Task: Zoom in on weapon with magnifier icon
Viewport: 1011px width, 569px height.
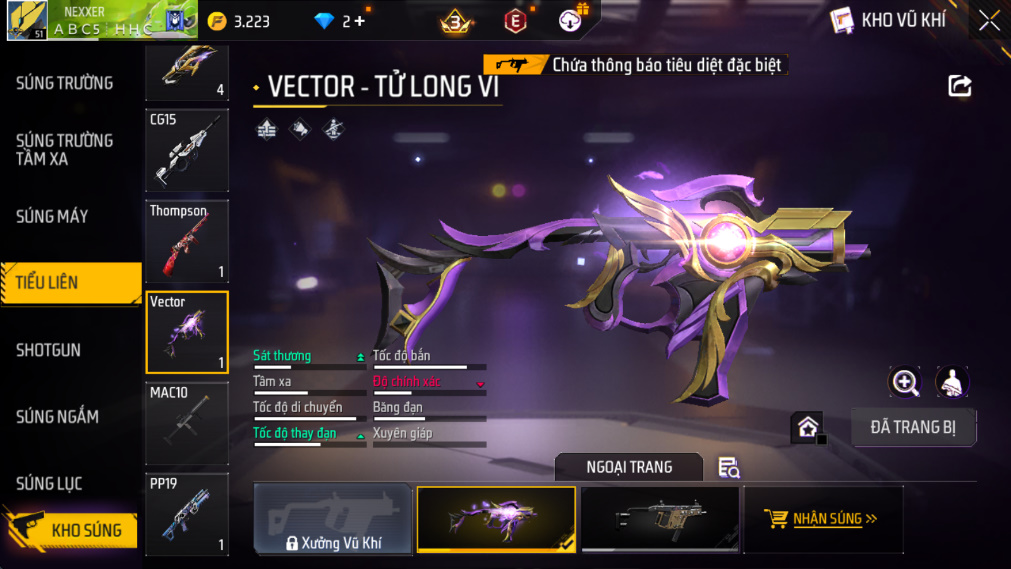Action: coord(905,382)
